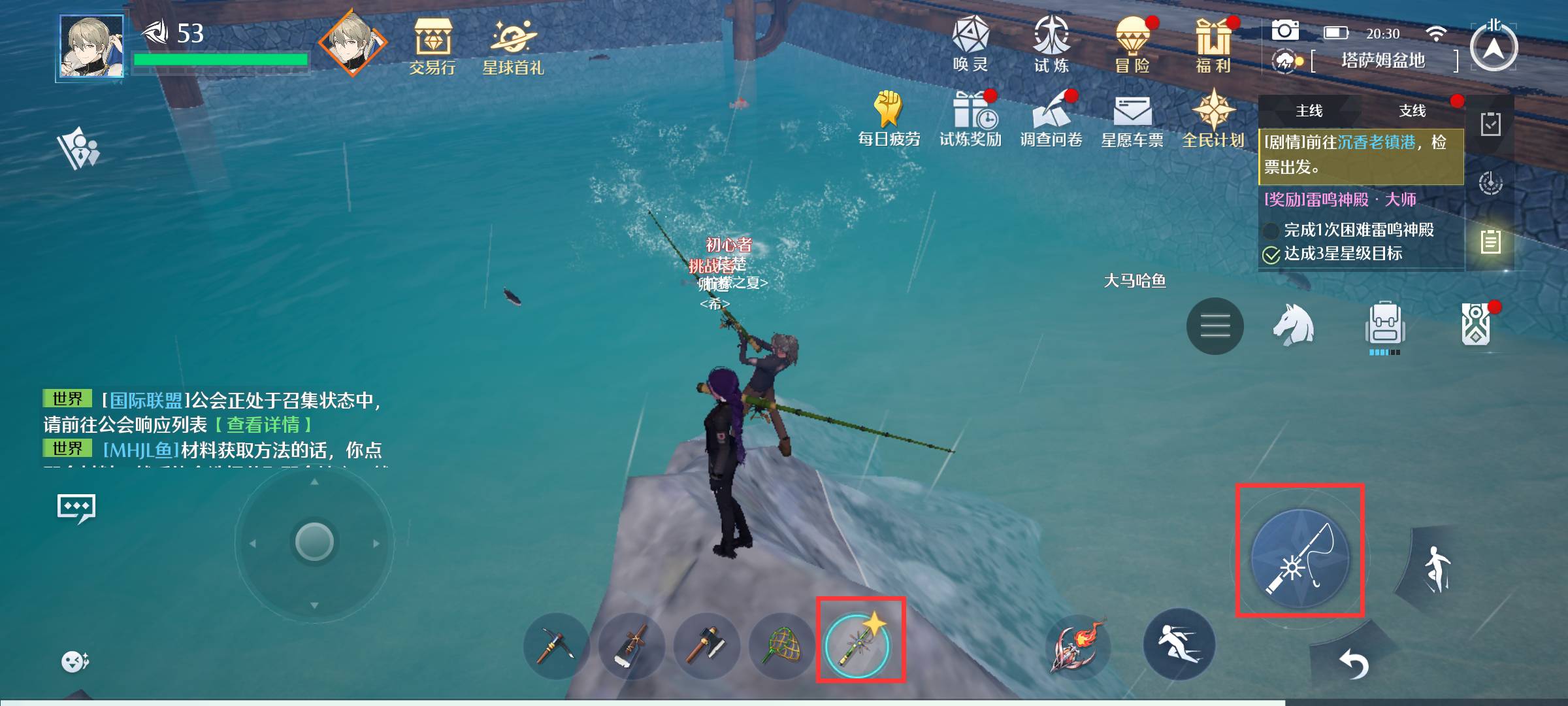Open the 星愿车票 ticket mail icon
1568x706 pixels.
(x=1132, y=118)
